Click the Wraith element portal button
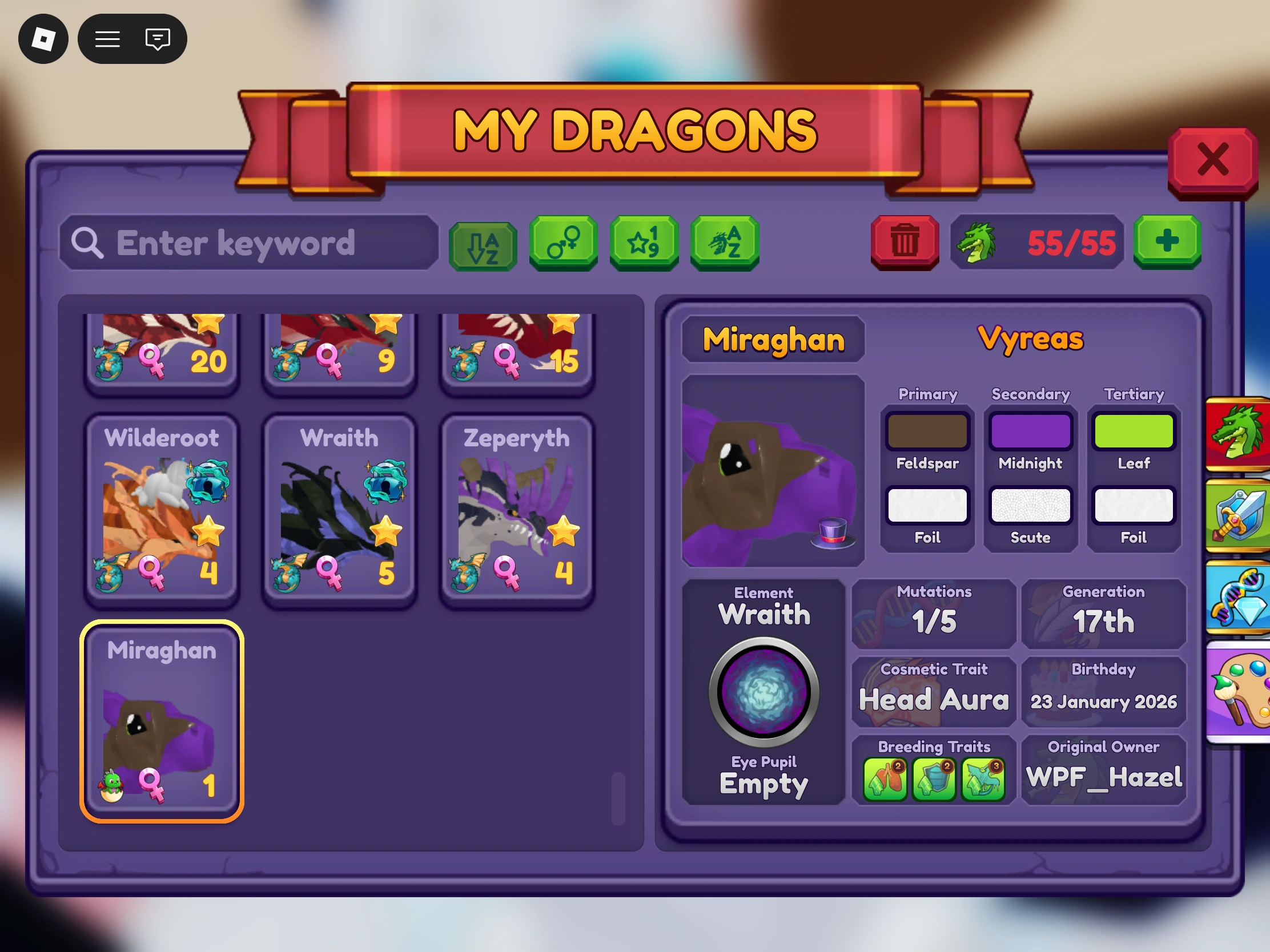 (763, 692)
